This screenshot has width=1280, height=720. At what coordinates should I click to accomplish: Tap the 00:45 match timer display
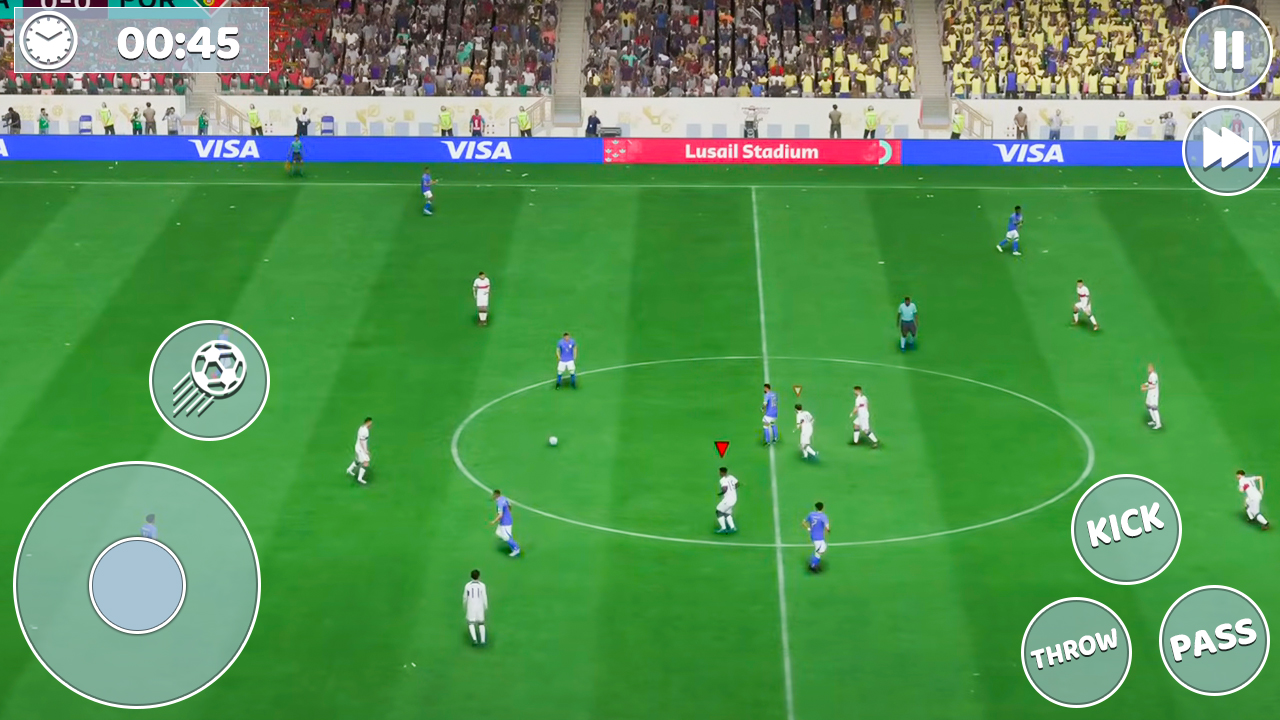coord(178,43)
